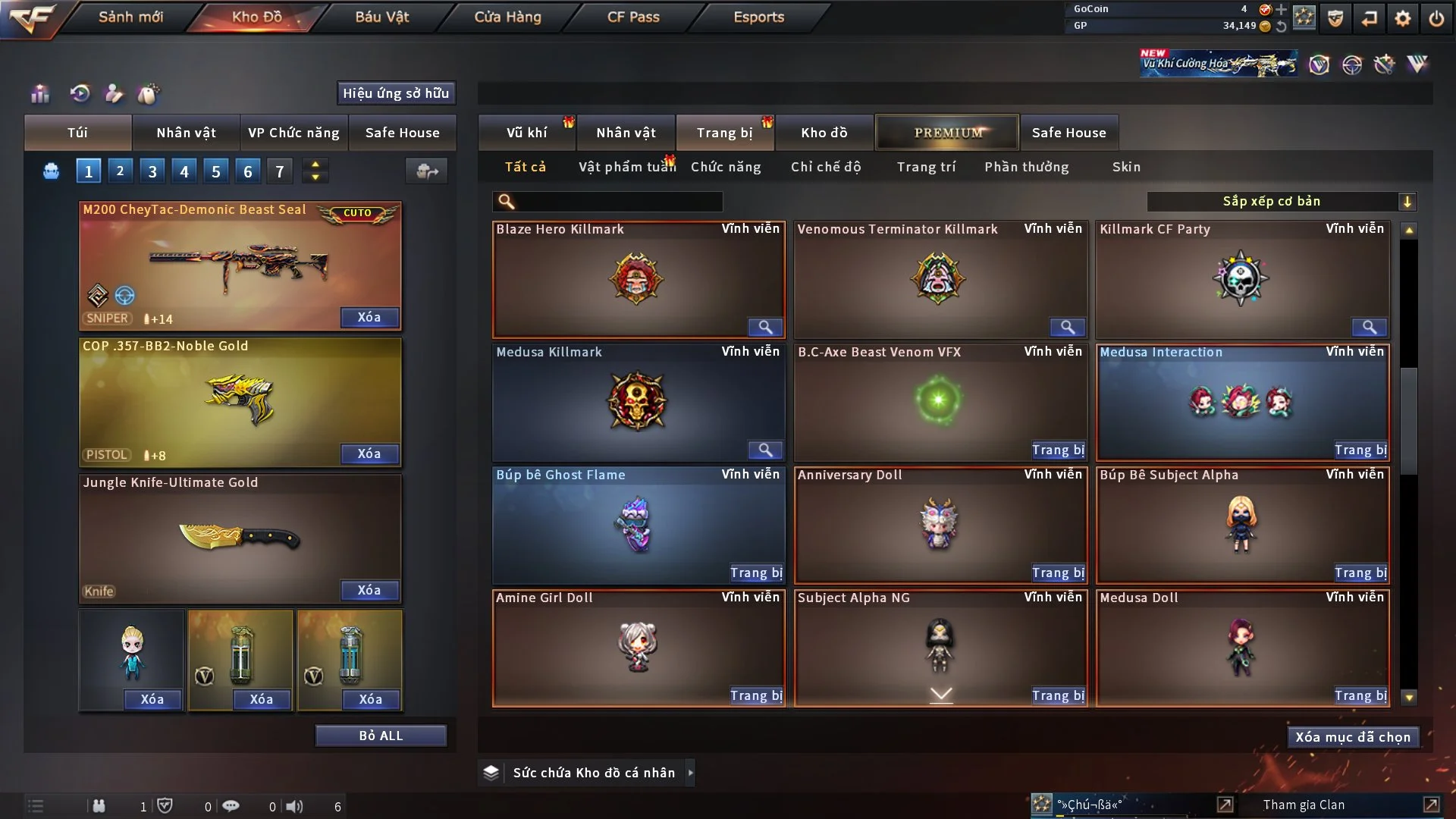Image resolution: width=1456 pixels, height=819 pixels.
Task: Open the CF Pass page
Action: coord(632,17)
